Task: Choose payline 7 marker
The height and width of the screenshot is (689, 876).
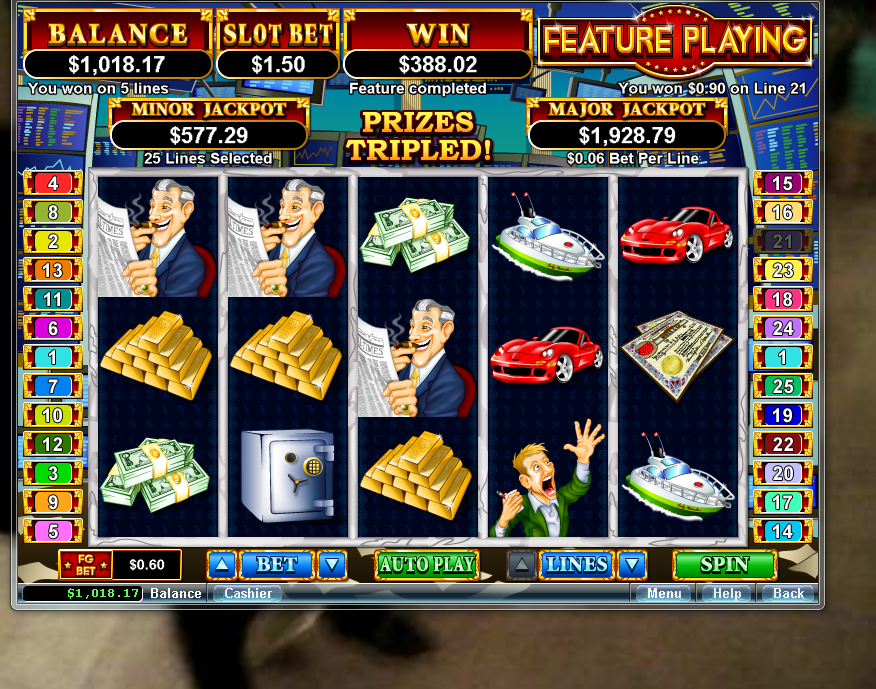Action: 53,386
